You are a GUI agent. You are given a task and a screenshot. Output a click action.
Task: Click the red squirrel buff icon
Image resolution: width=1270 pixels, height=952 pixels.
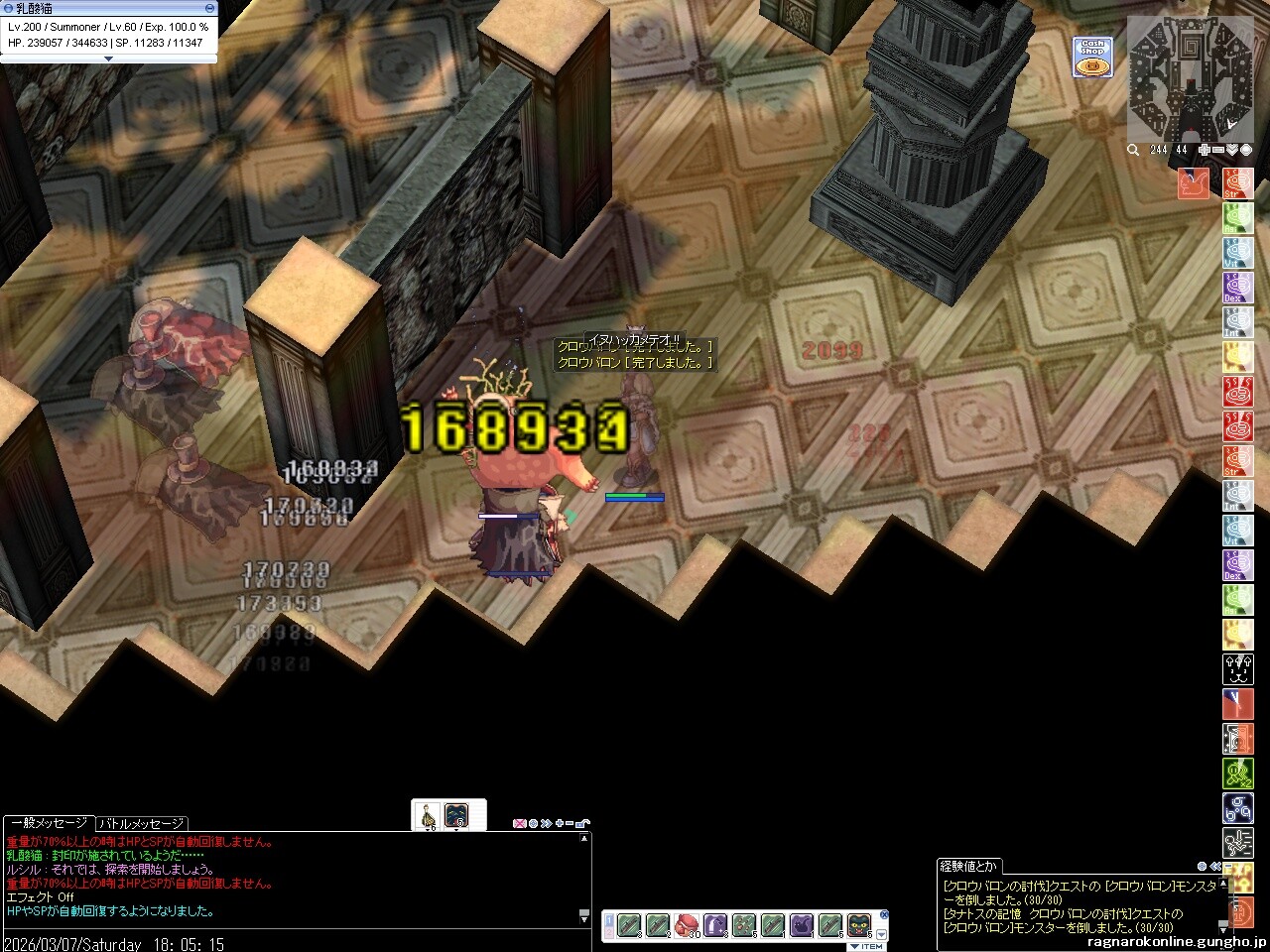[1193, 183]
